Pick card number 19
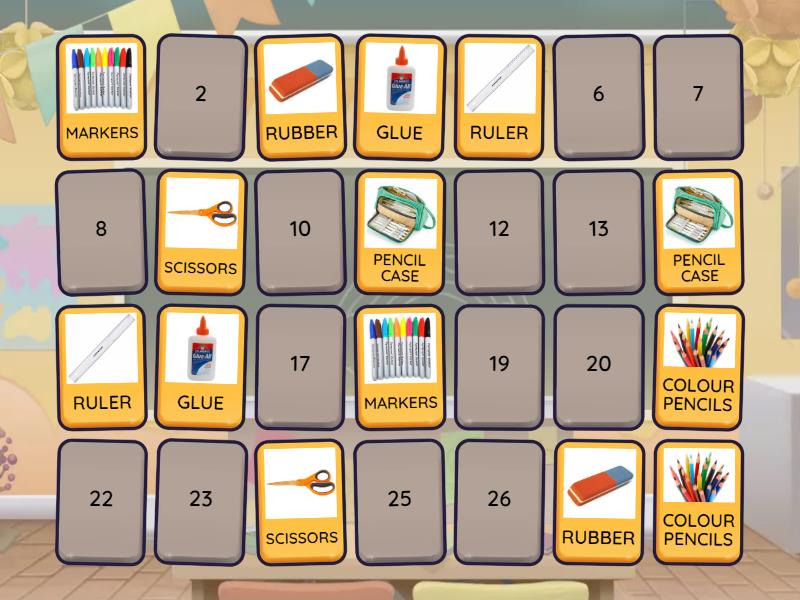The width and height of the screenshot is (800, 600). [x=499, y=364]
